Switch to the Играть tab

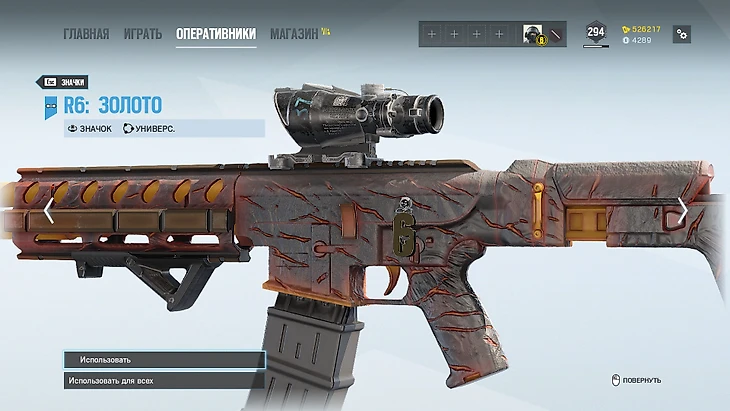(x=143, y=34)
